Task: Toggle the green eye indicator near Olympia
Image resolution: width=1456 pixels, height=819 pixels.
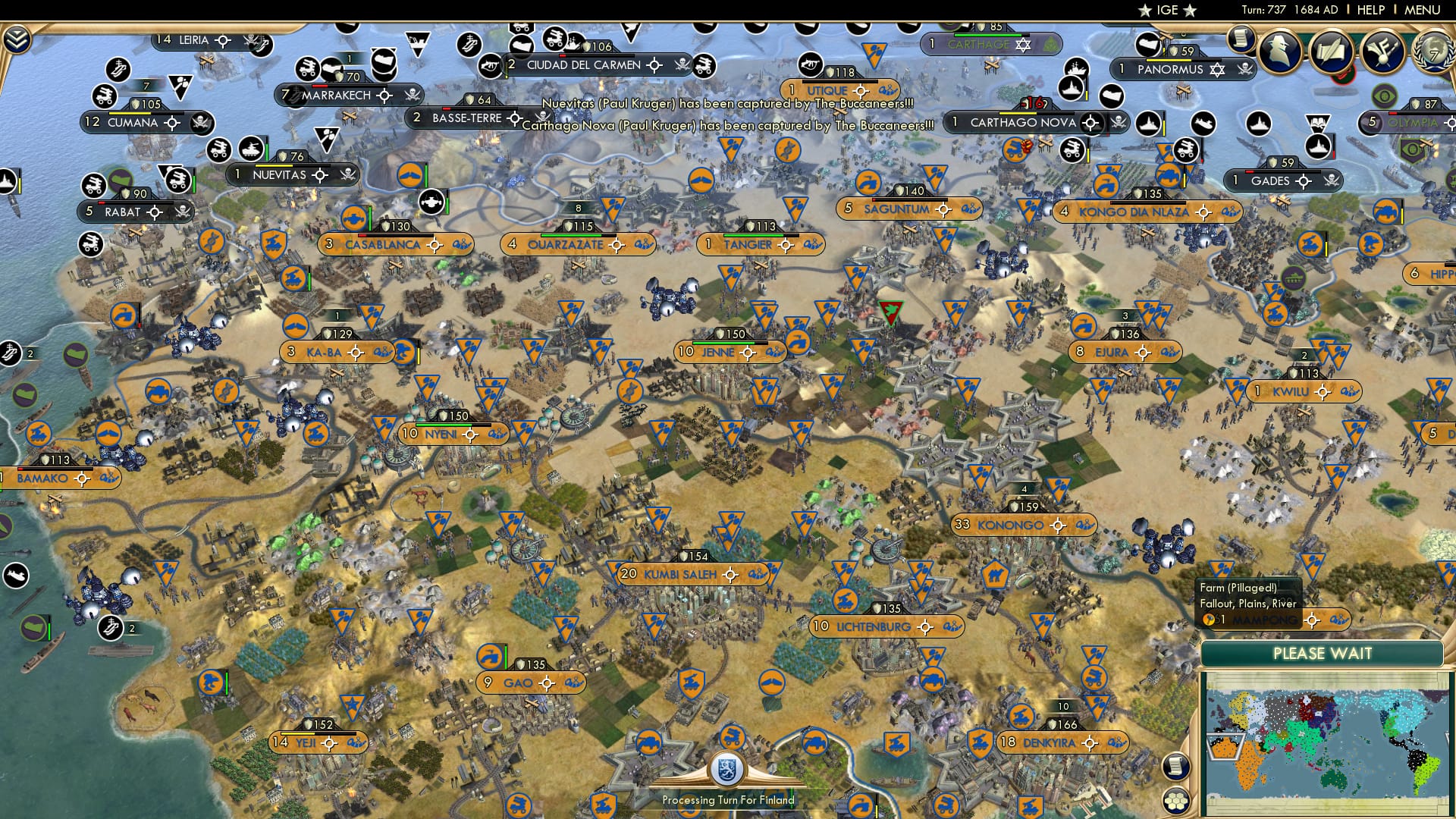Action: point(1383,94)
